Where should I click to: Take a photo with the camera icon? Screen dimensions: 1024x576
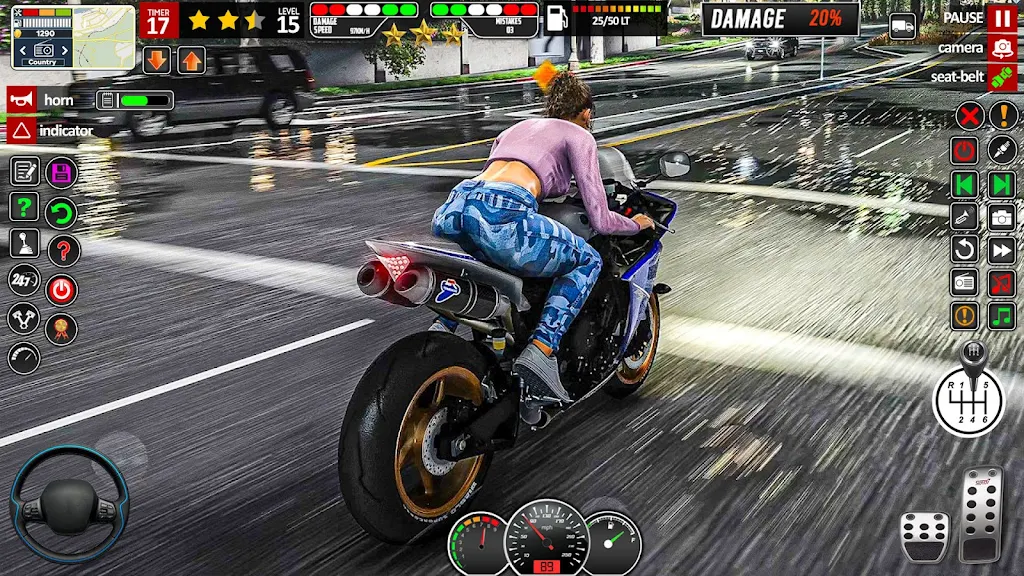(1001, 217)
